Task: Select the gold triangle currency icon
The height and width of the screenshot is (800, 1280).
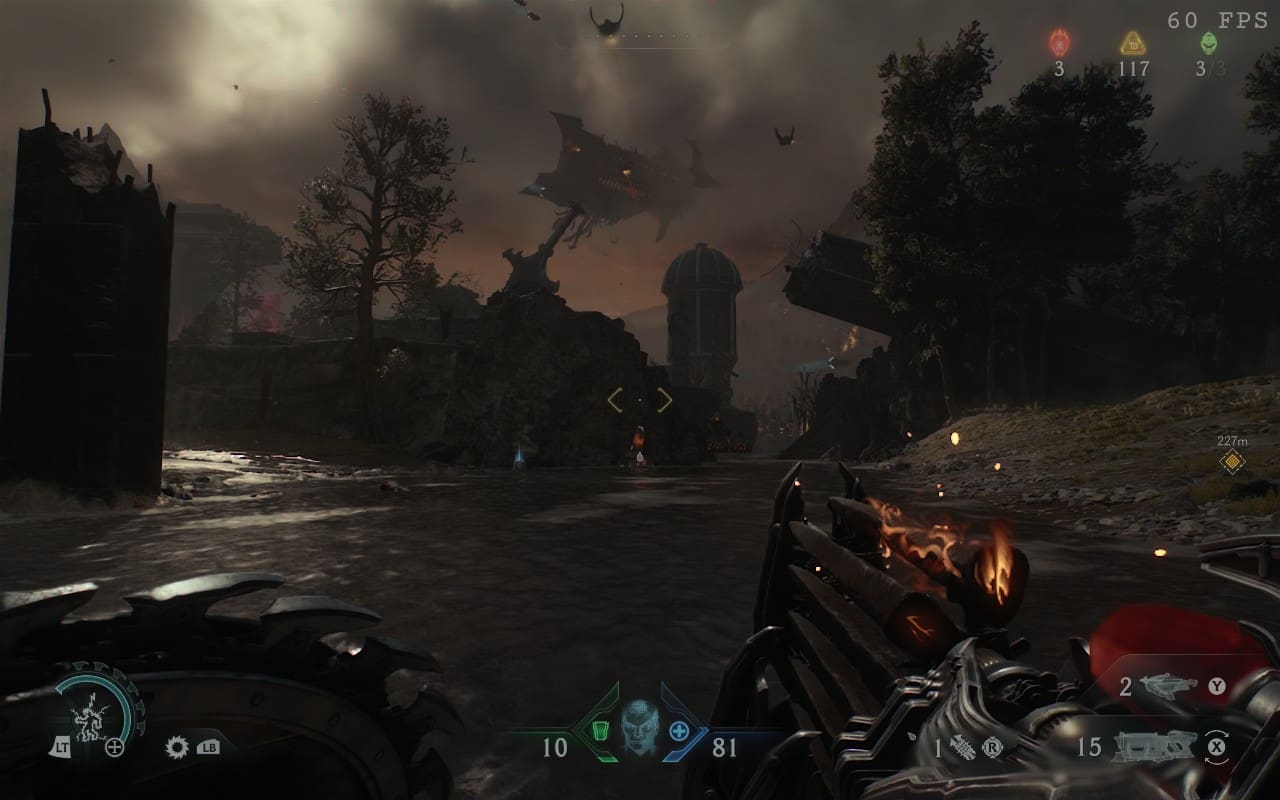Action: 1132,43
